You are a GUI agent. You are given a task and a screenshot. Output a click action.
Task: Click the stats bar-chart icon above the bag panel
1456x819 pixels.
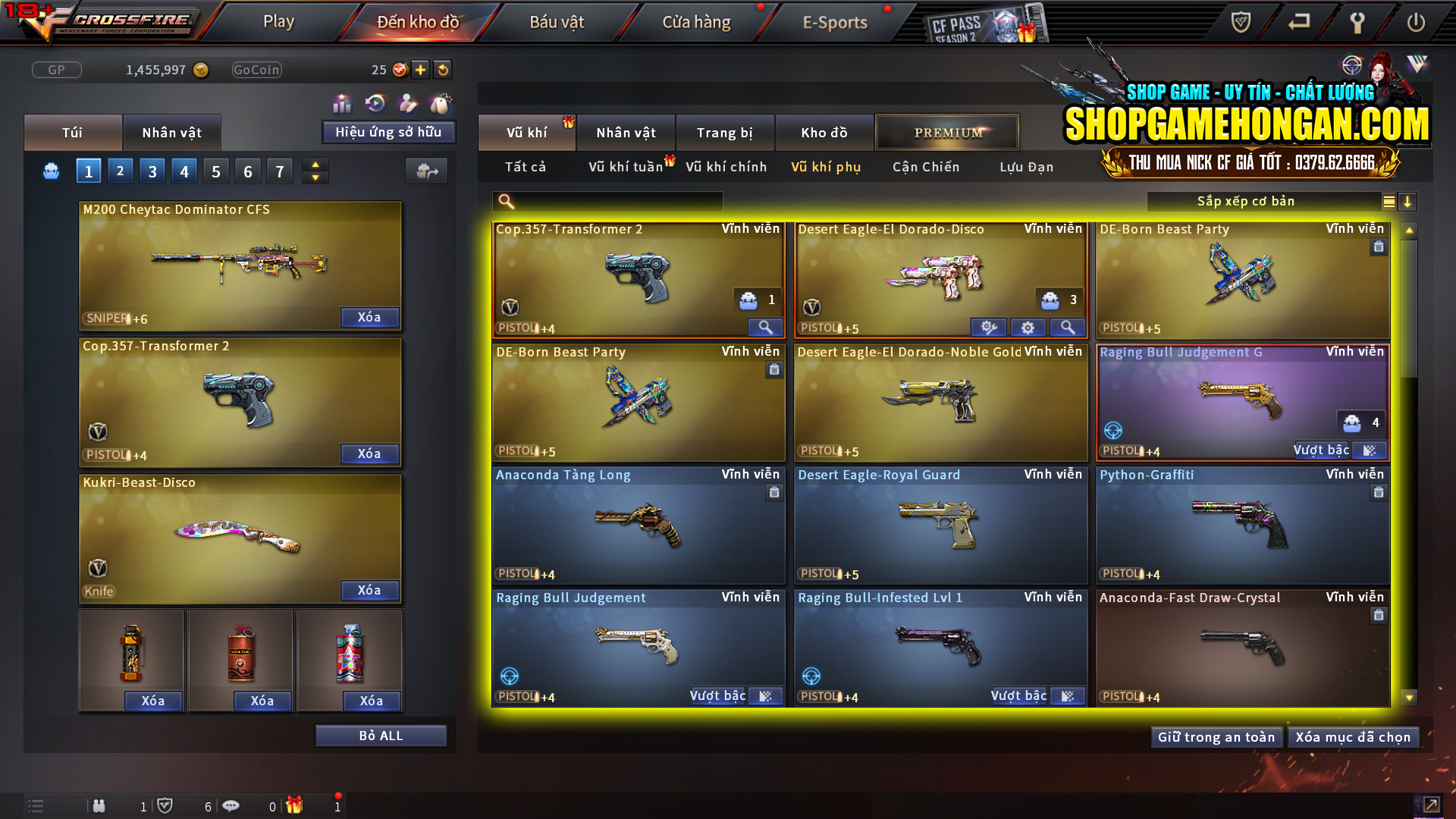pyautogui.click(x=343, y=104)
